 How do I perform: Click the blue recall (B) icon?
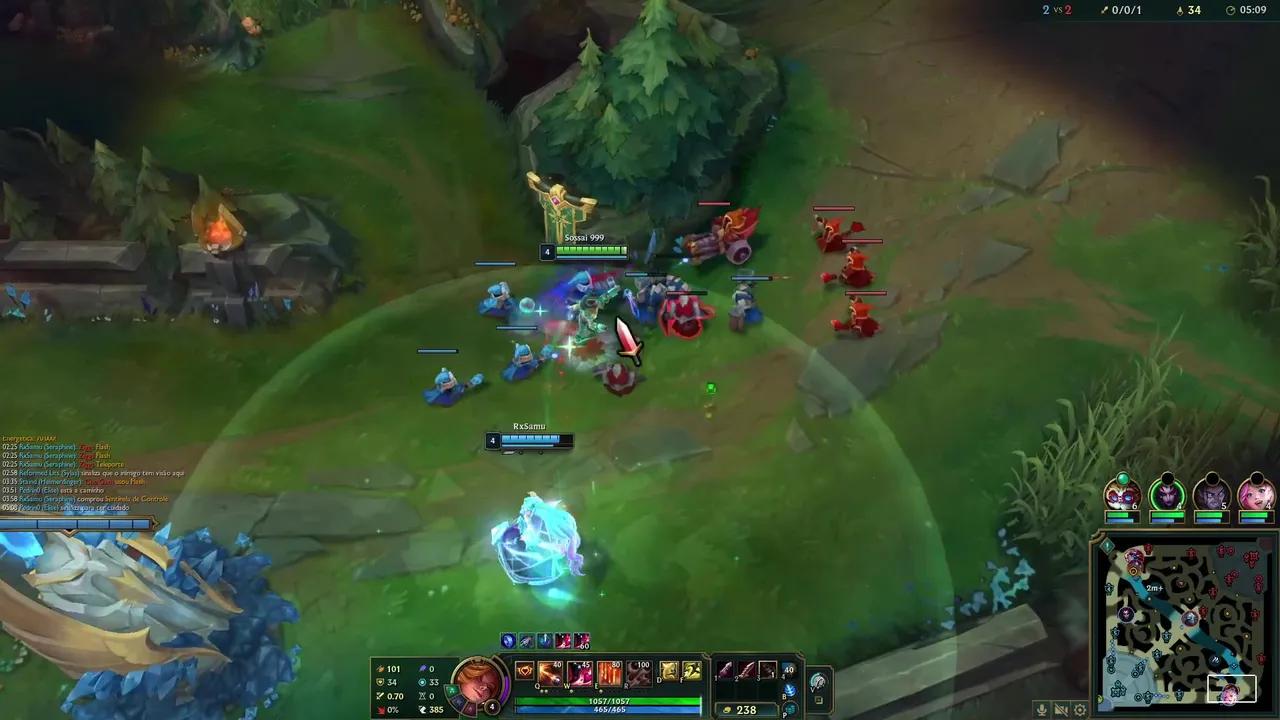coord(789,690)
